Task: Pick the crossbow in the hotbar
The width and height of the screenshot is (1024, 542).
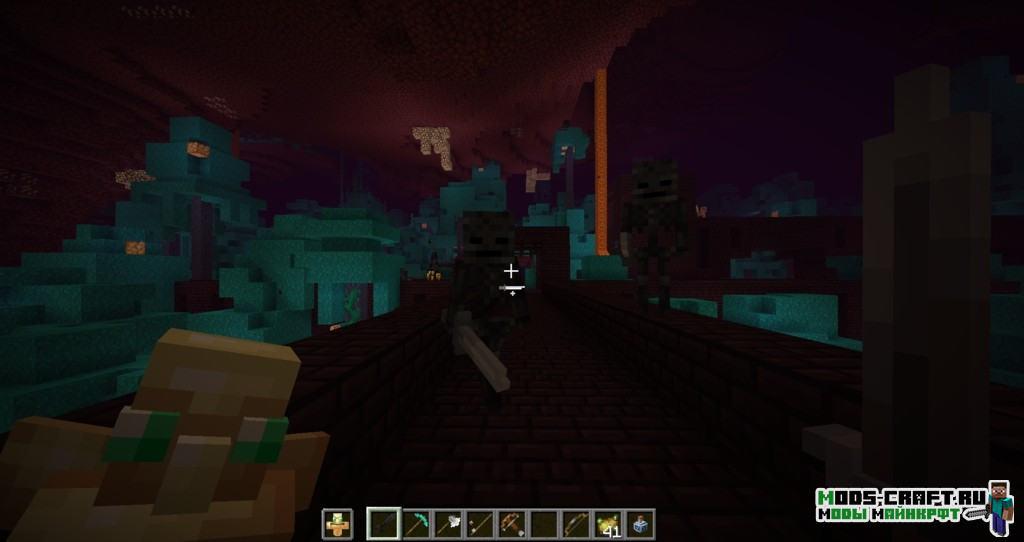Action: click(x=511, y=522)
